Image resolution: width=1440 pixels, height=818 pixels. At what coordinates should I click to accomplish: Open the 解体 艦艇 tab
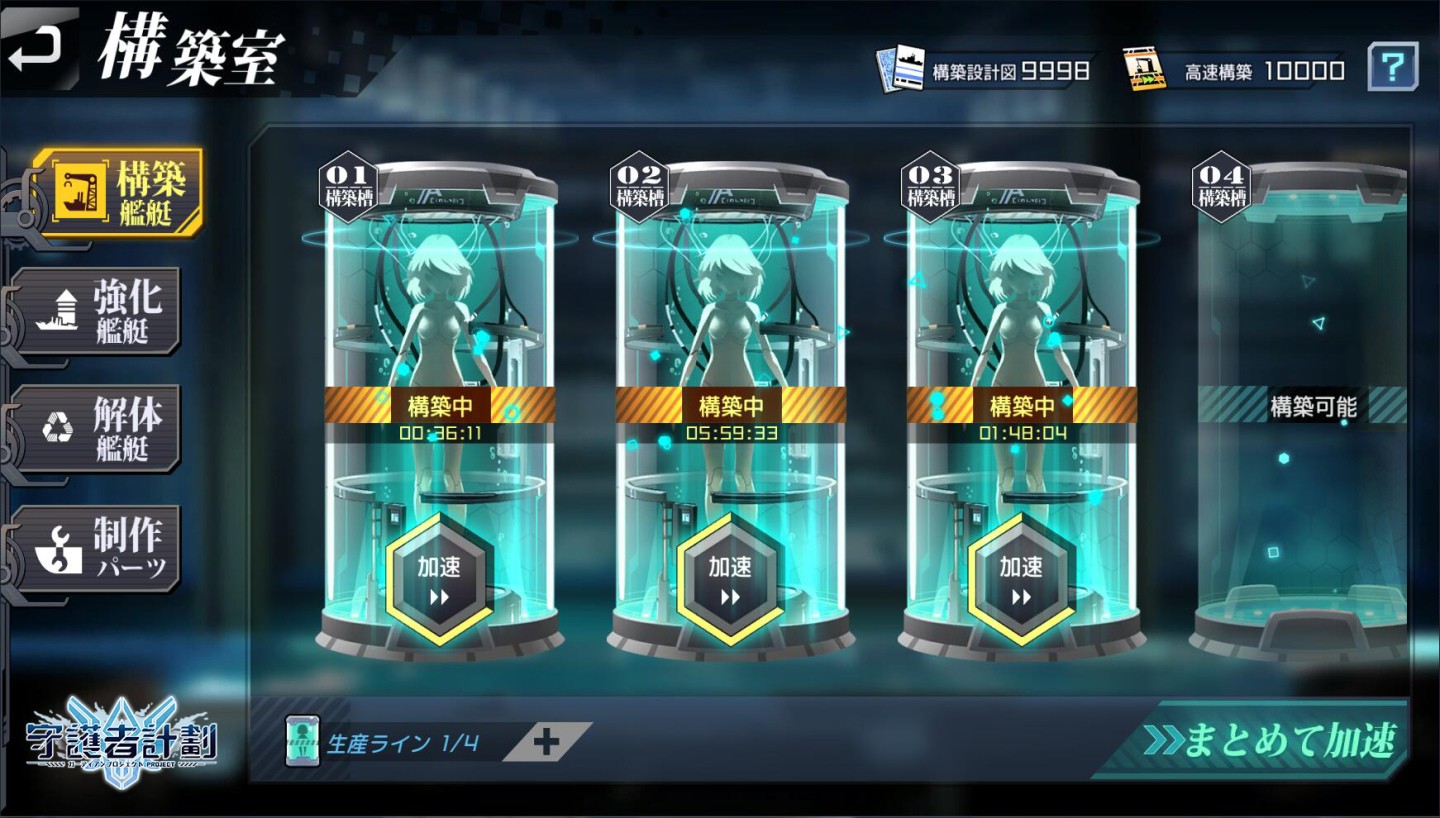point(100,428)
